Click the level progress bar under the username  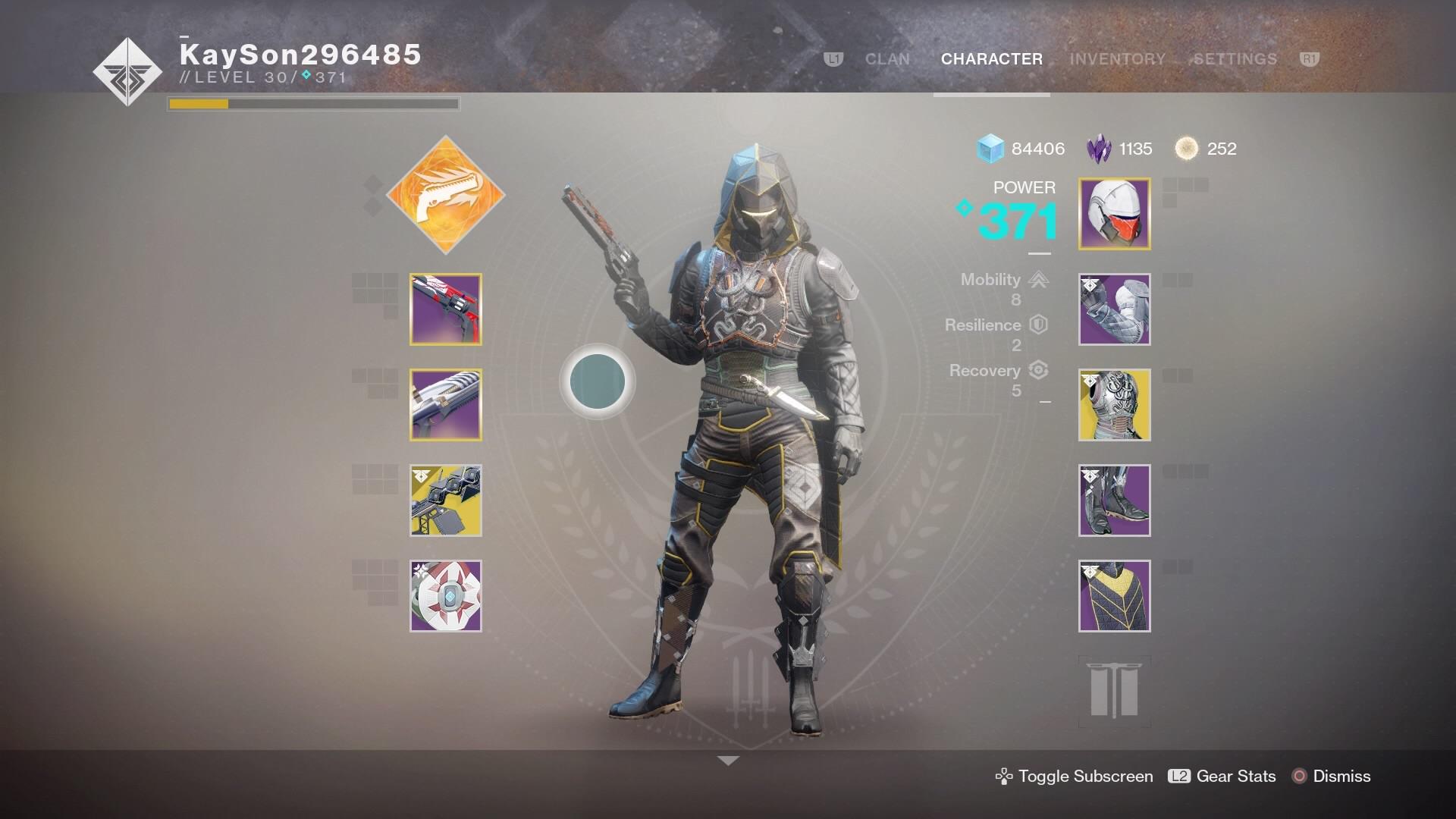[x=312, y=103]
